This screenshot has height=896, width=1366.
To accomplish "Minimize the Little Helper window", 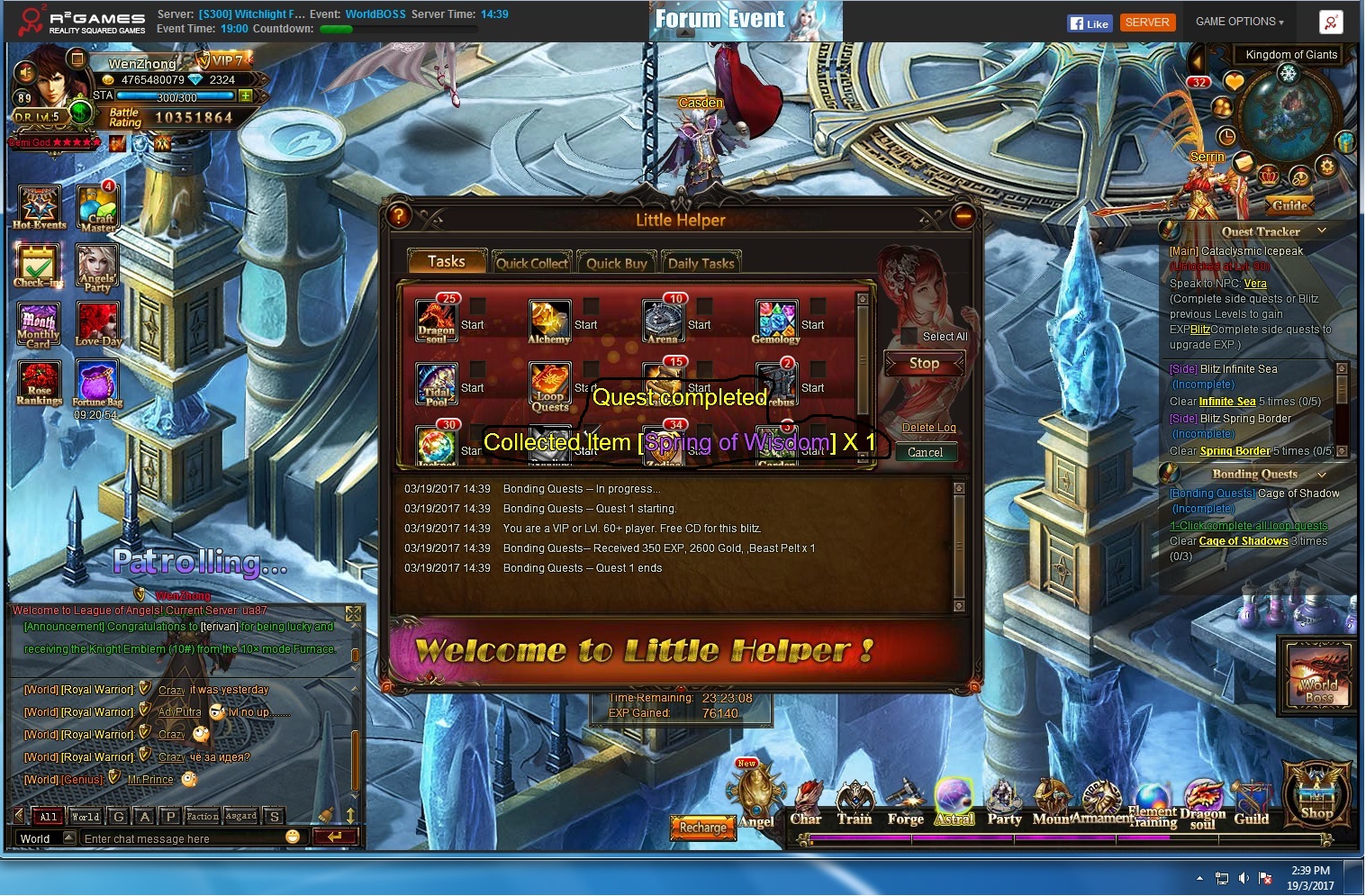I will 963,216.
